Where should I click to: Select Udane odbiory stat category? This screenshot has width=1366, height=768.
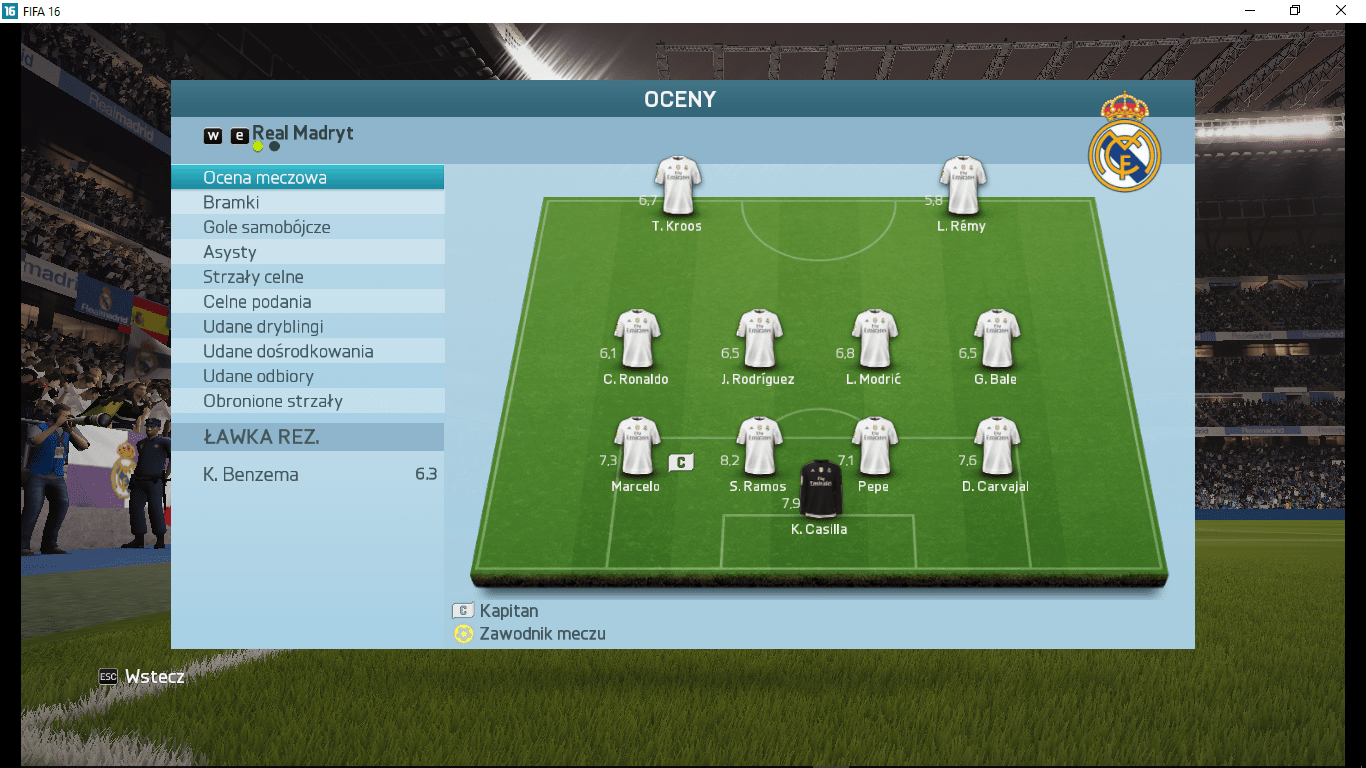[307, 376]
